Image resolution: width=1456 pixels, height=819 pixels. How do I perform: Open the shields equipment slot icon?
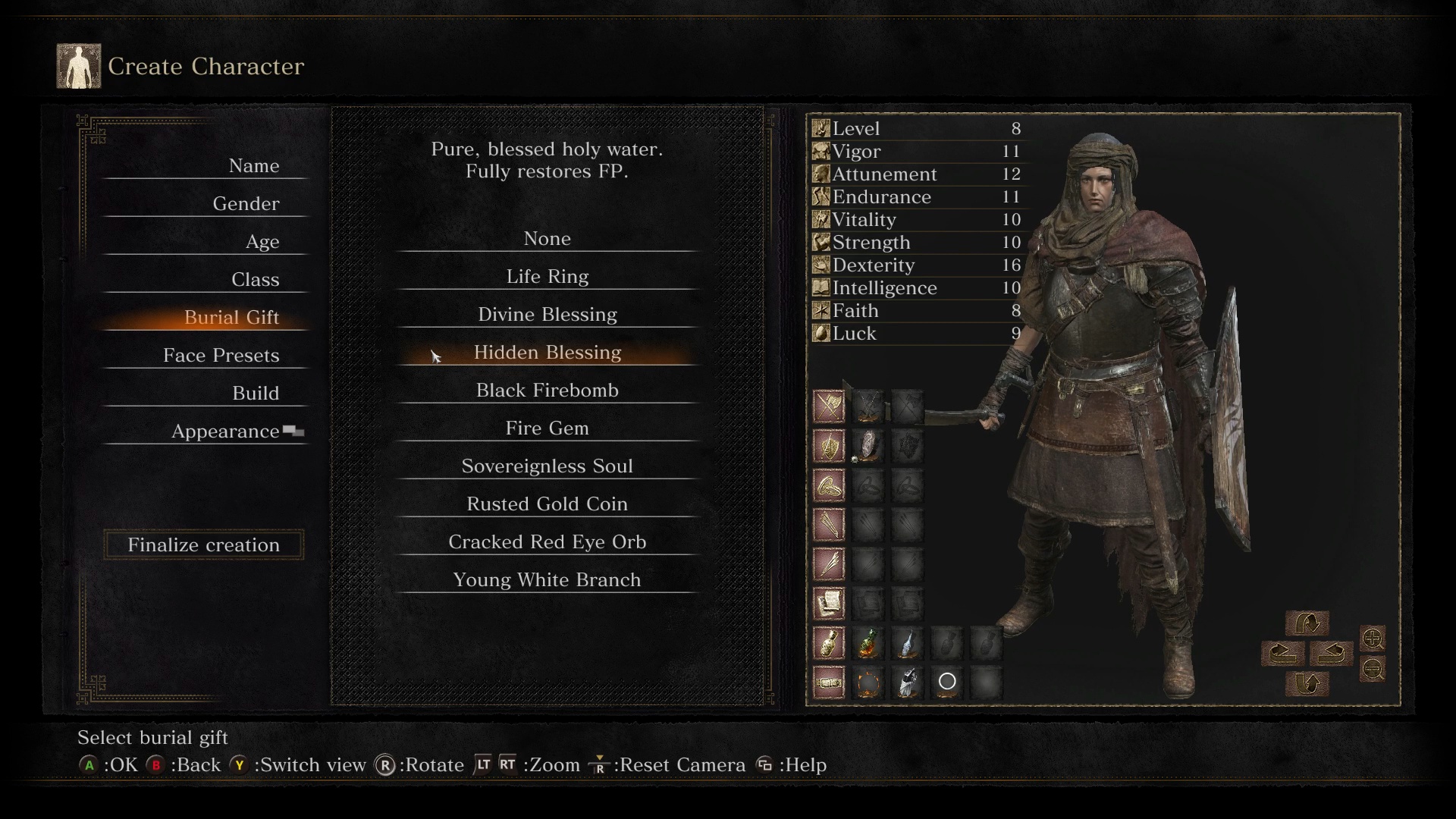[x=829, y=447]
